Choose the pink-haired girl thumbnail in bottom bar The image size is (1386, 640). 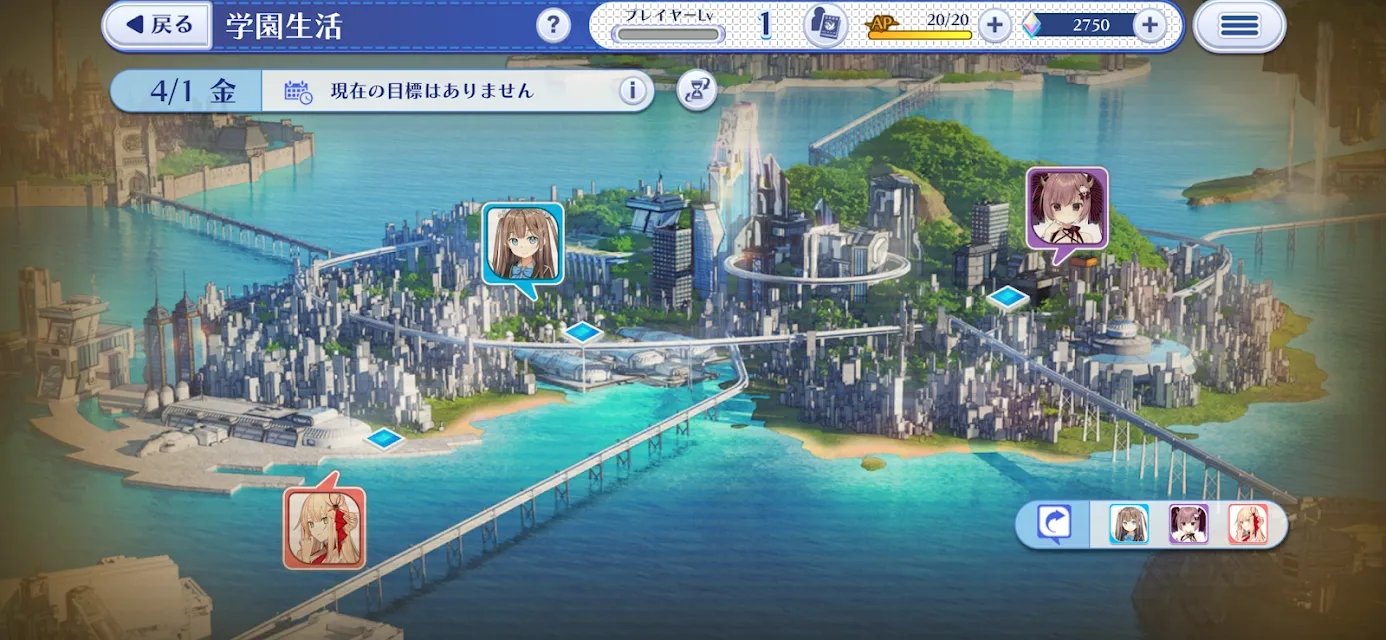(x=1189, y=524)
